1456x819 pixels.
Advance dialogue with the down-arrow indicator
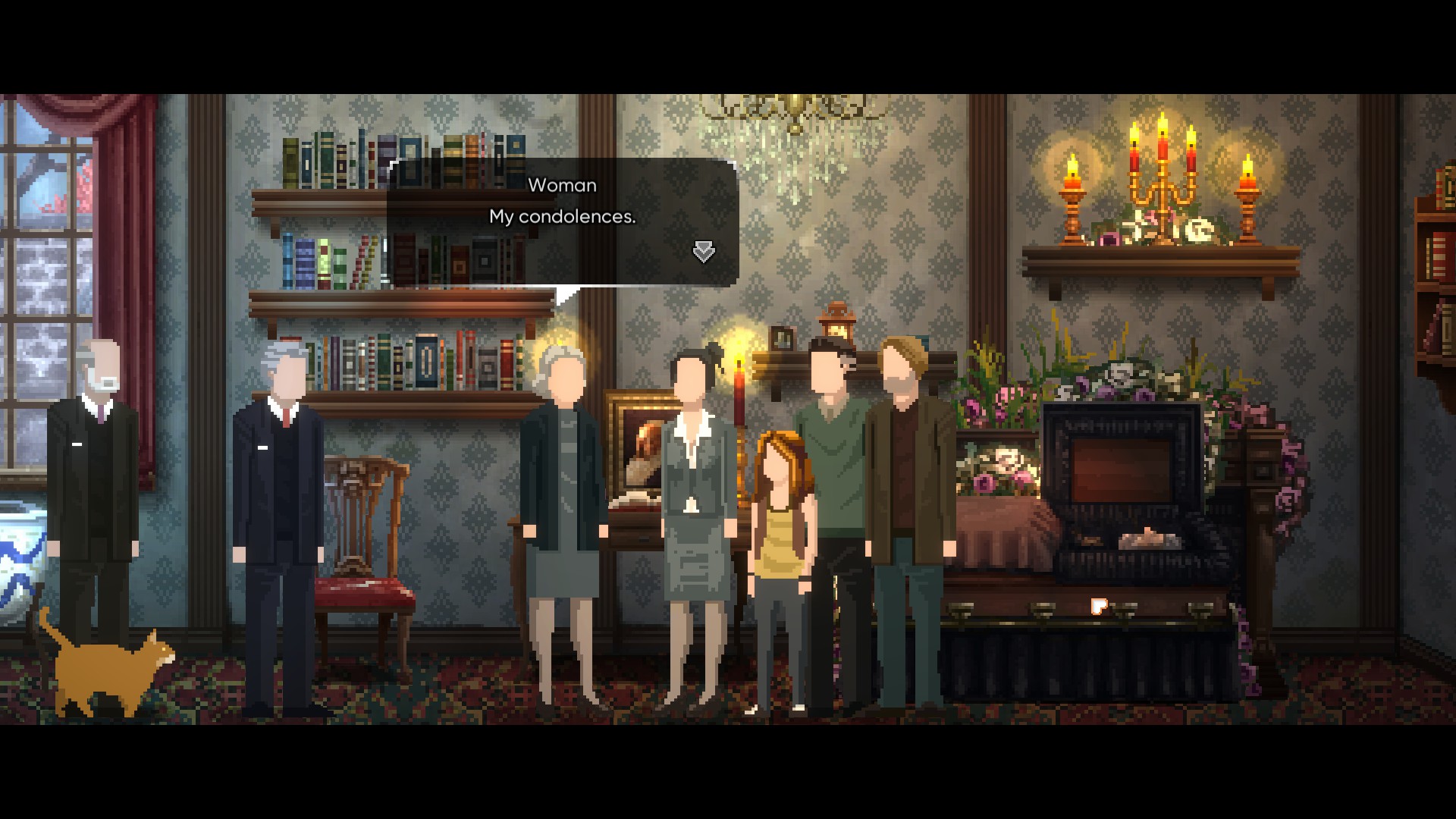coord(704,251)
